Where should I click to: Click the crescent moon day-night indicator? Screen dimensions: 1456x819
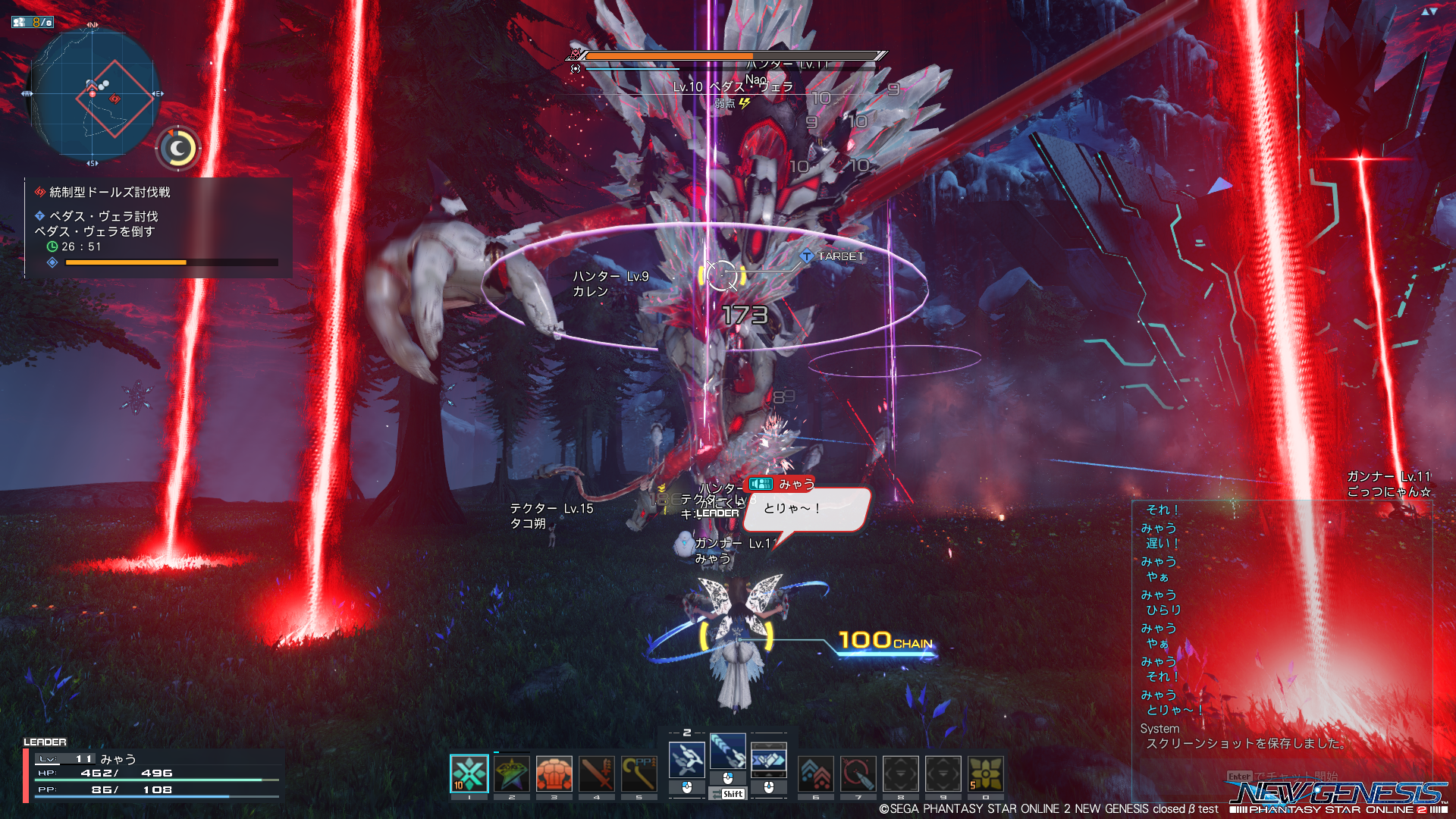point(178,149)
